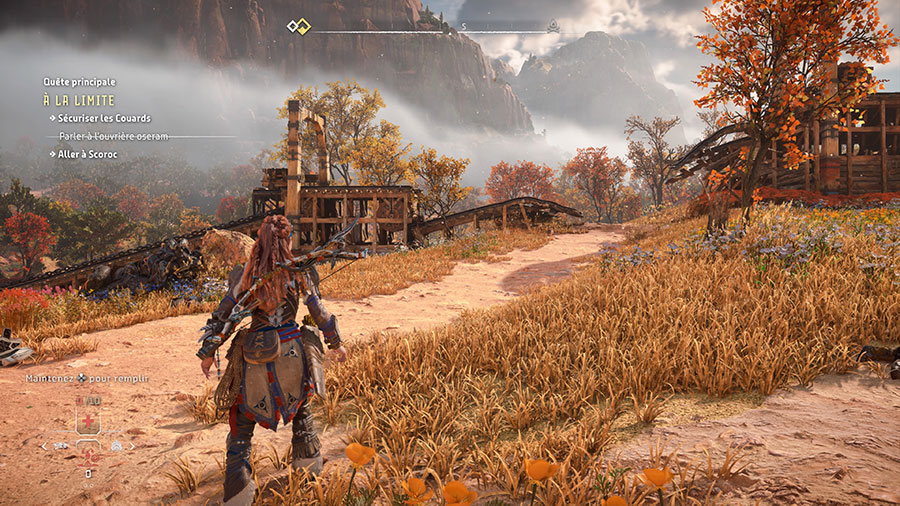This screenshot has width=900, height=506.
Task: Cycle tools with the right arrow
Action: tap(131, 446)
